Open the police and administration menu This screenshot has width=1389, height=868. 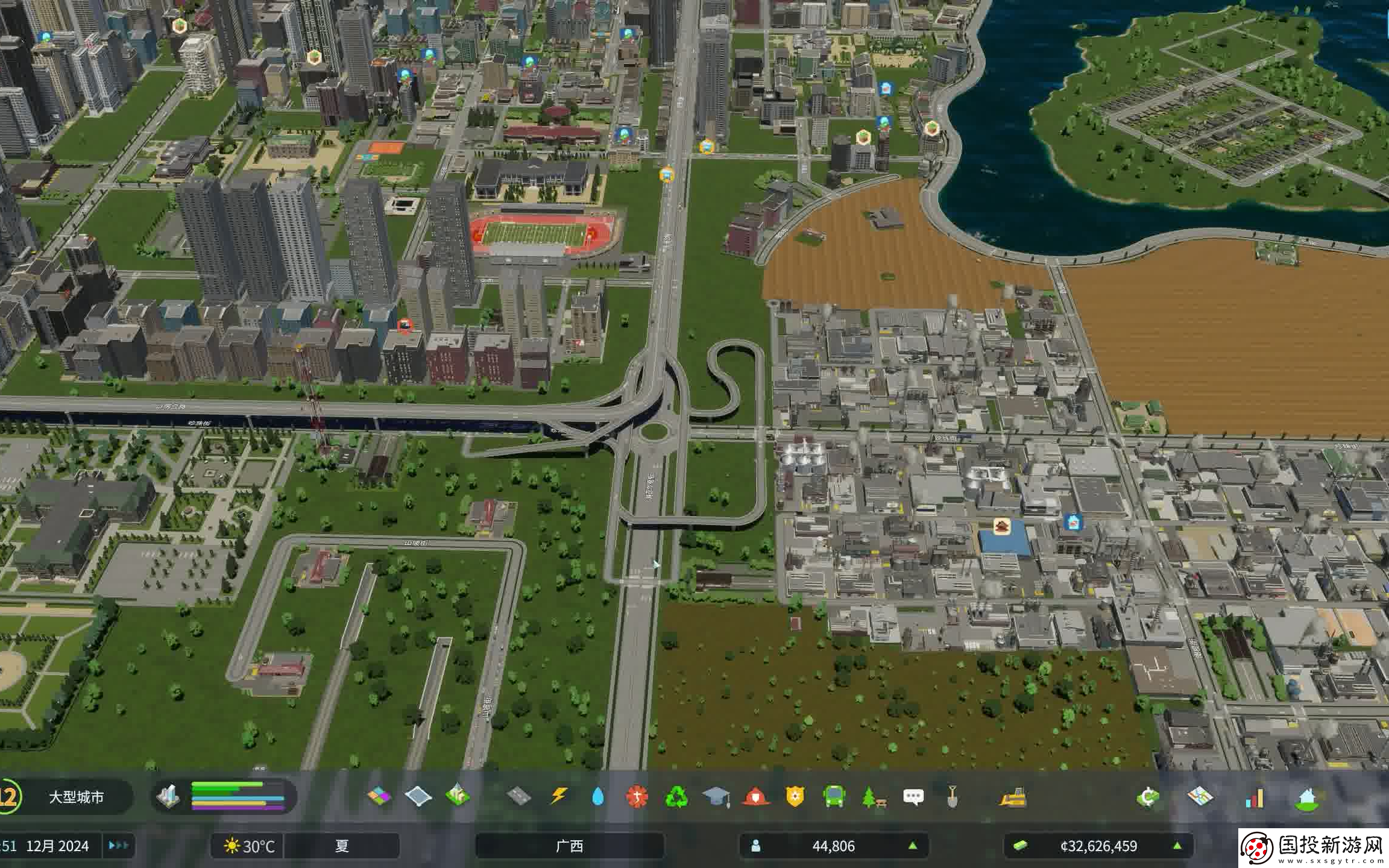795,797
